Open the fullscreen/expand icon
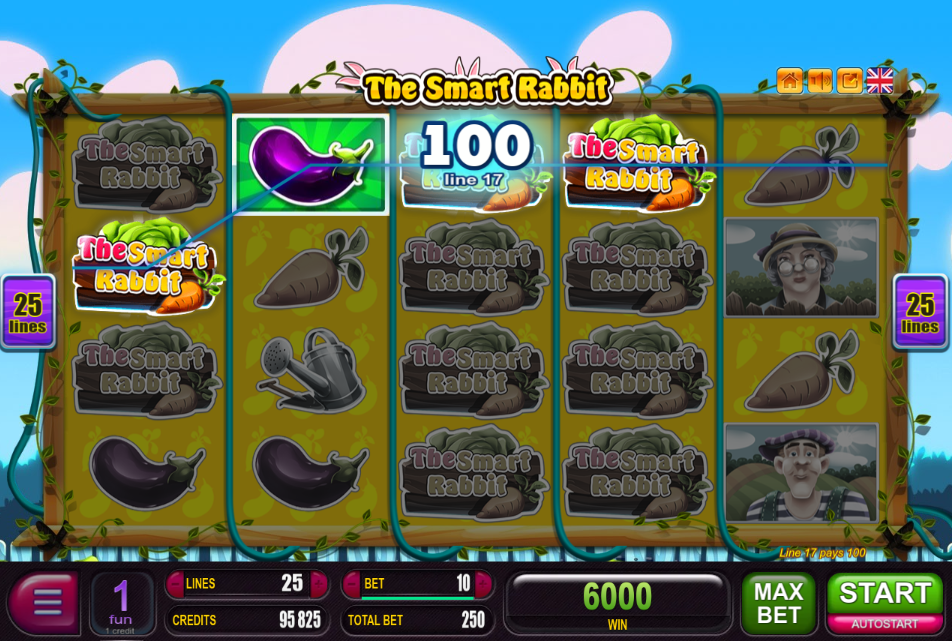Image resolution: width=952 pixels, height=641 pixels. tap(850, 81)
